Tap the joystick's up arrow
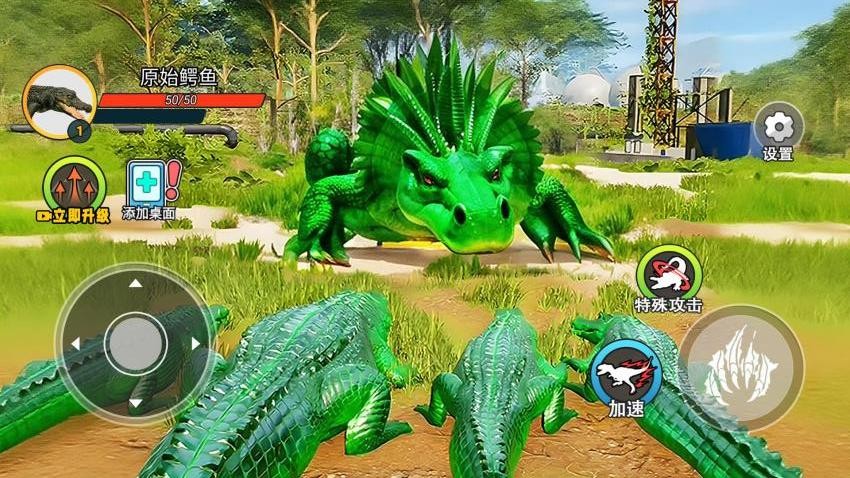Image resolution: width=850 pixels, height=478 pixels. pyautogui.click(x=136, y=284)
